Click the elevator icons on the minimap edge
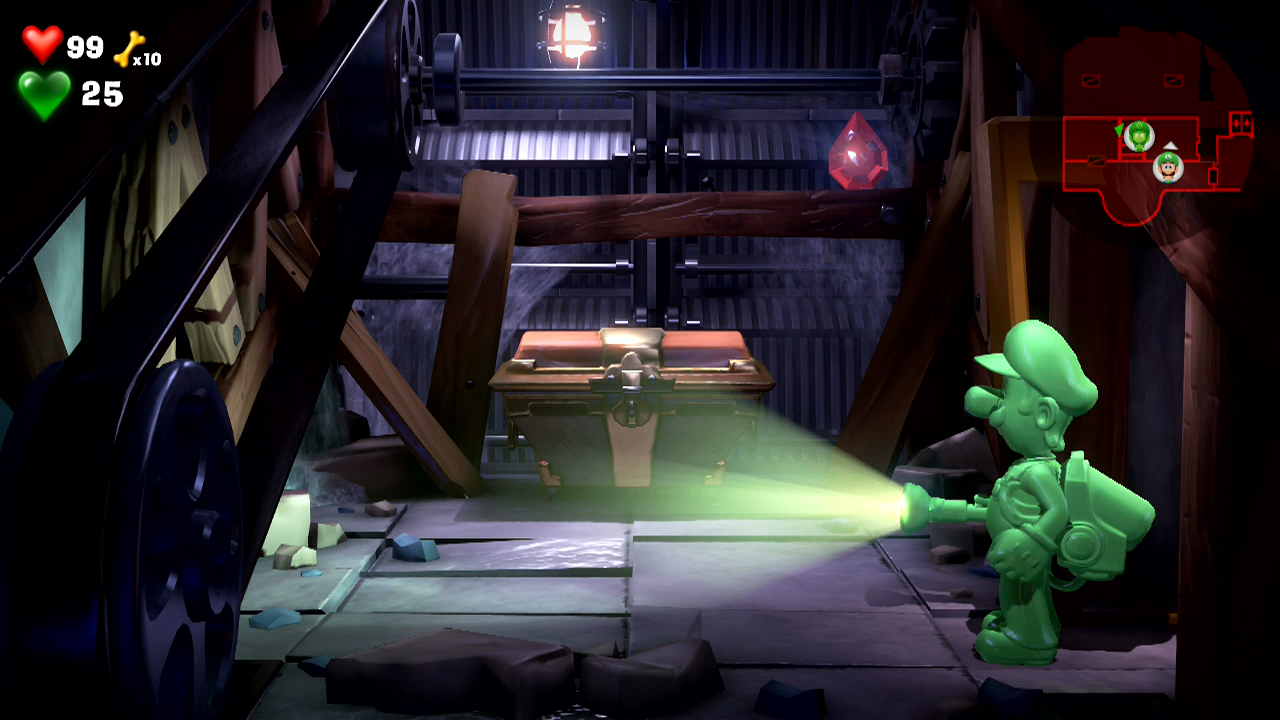The width and height of the screenshot is (1280, 720). (x=1242, y=125)
